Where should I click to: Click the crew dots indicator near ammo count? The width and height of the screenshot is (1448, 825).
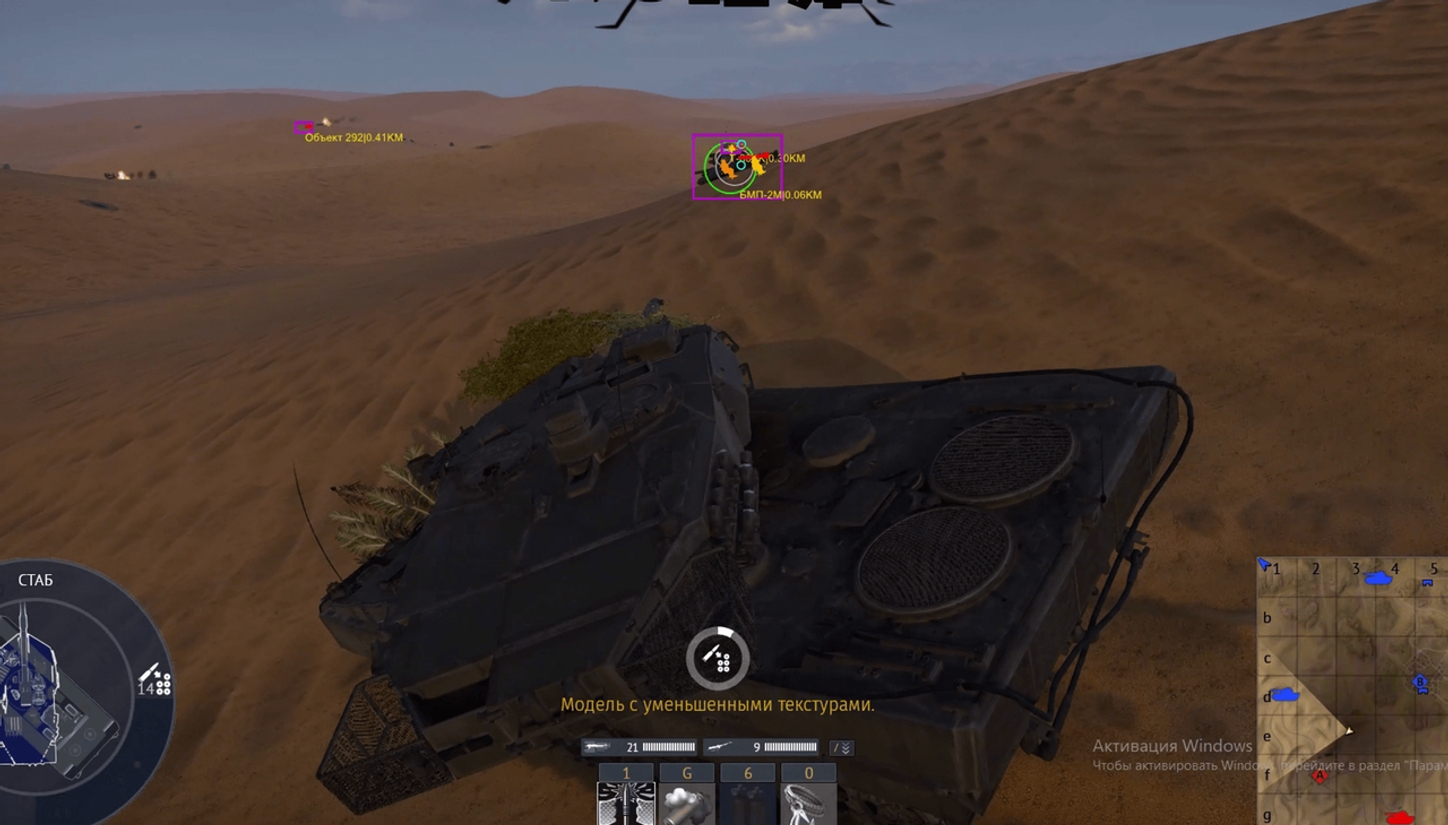(x=163, y=684)
